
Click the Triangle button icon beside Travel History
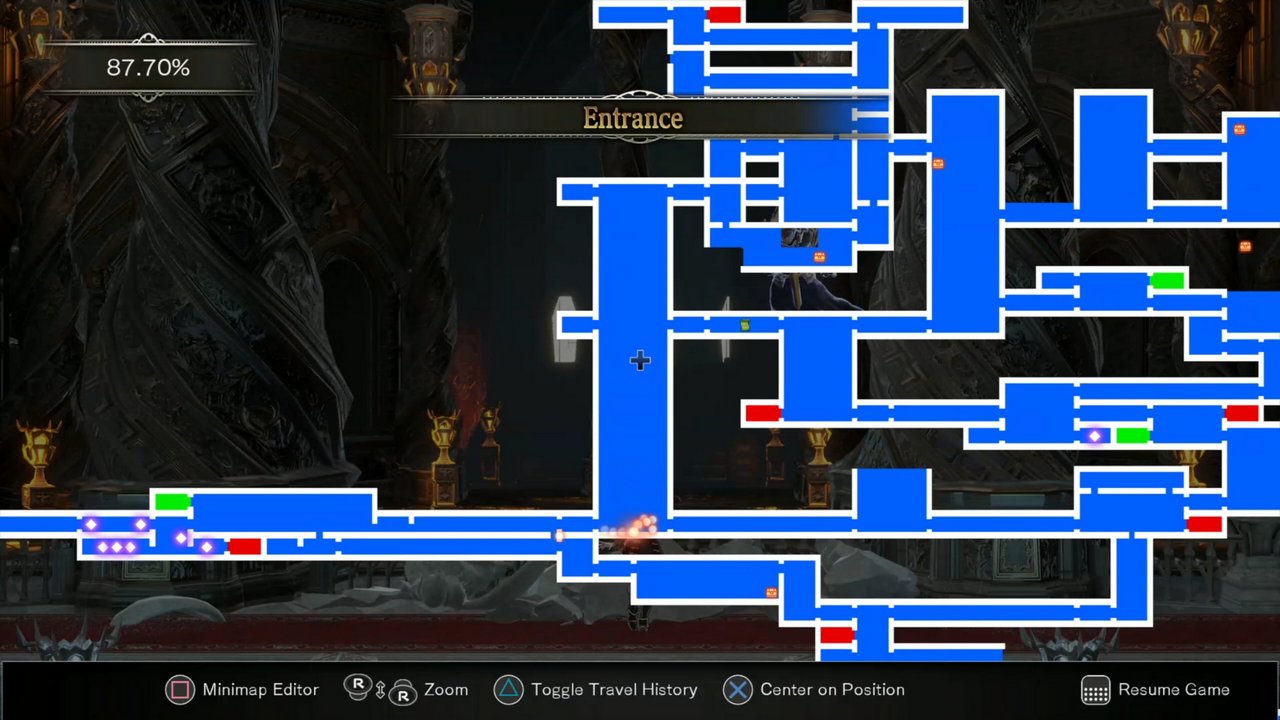pos(509,690)
